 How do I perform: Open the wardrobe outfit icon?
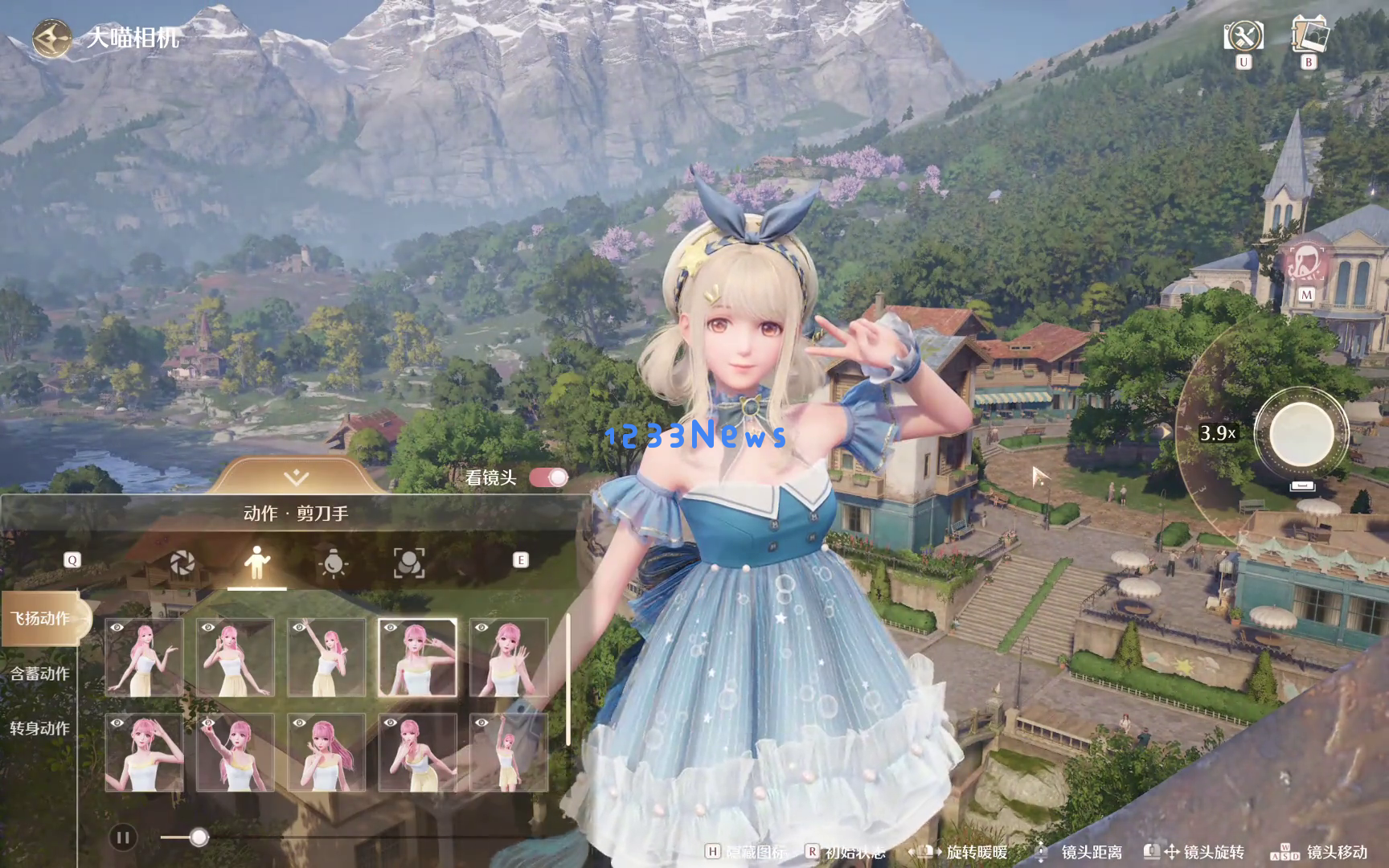[x=1306, y=263]
